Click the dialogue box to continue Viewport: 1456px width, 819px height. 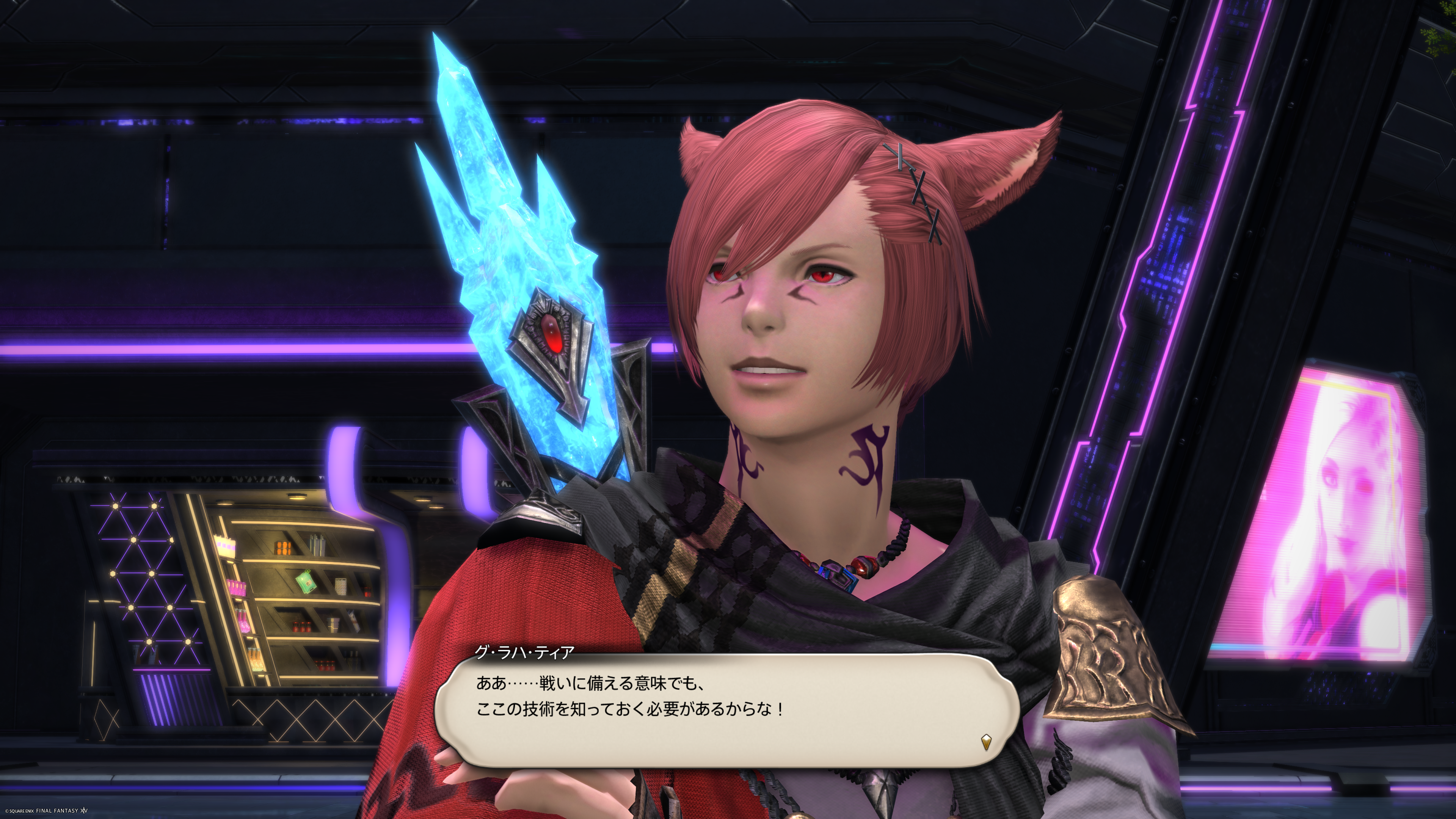pos(726,710)
